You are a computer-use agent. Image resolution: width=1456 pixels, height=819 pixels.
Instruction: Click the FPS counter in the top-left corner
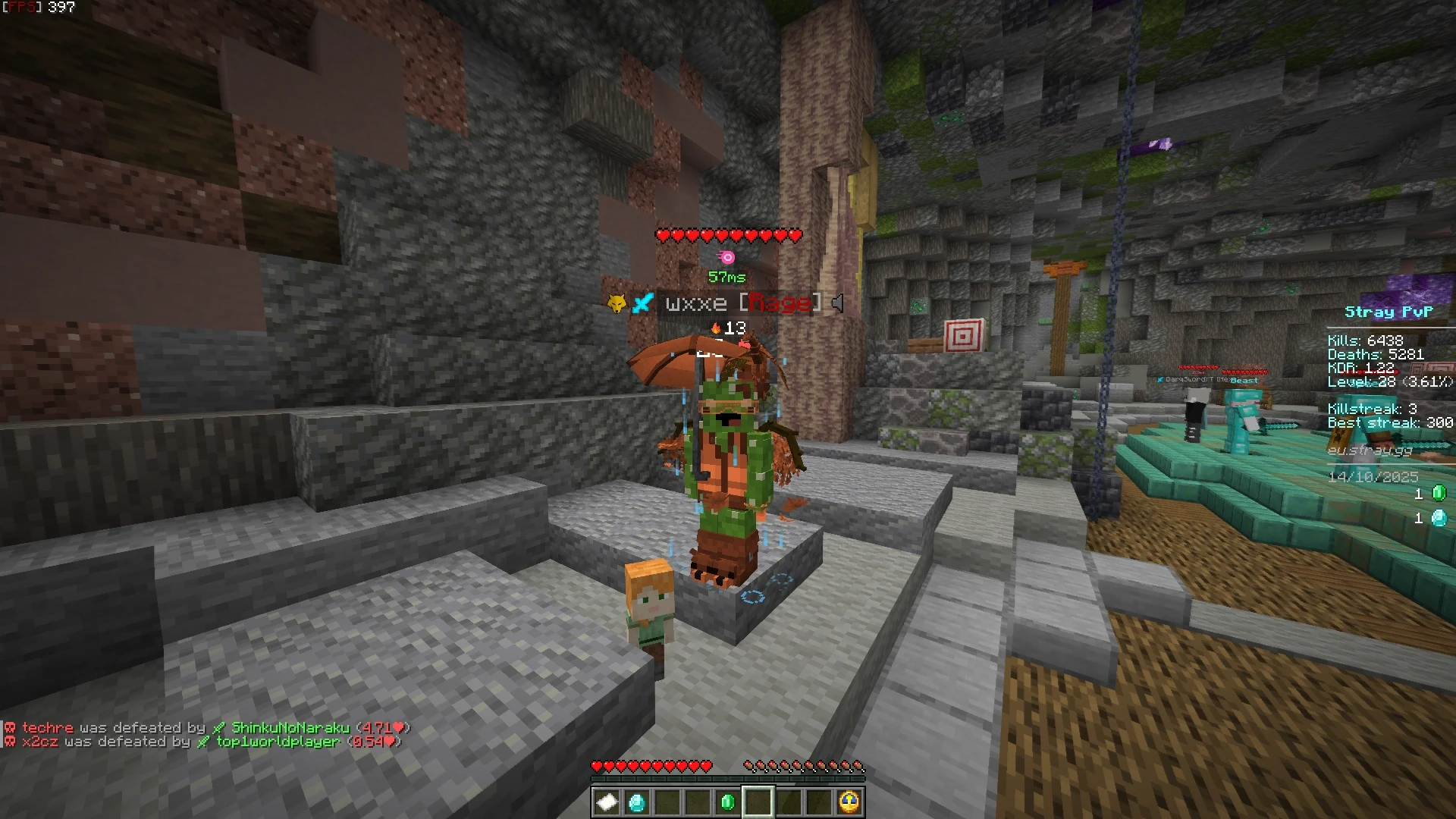pos(38,6)
